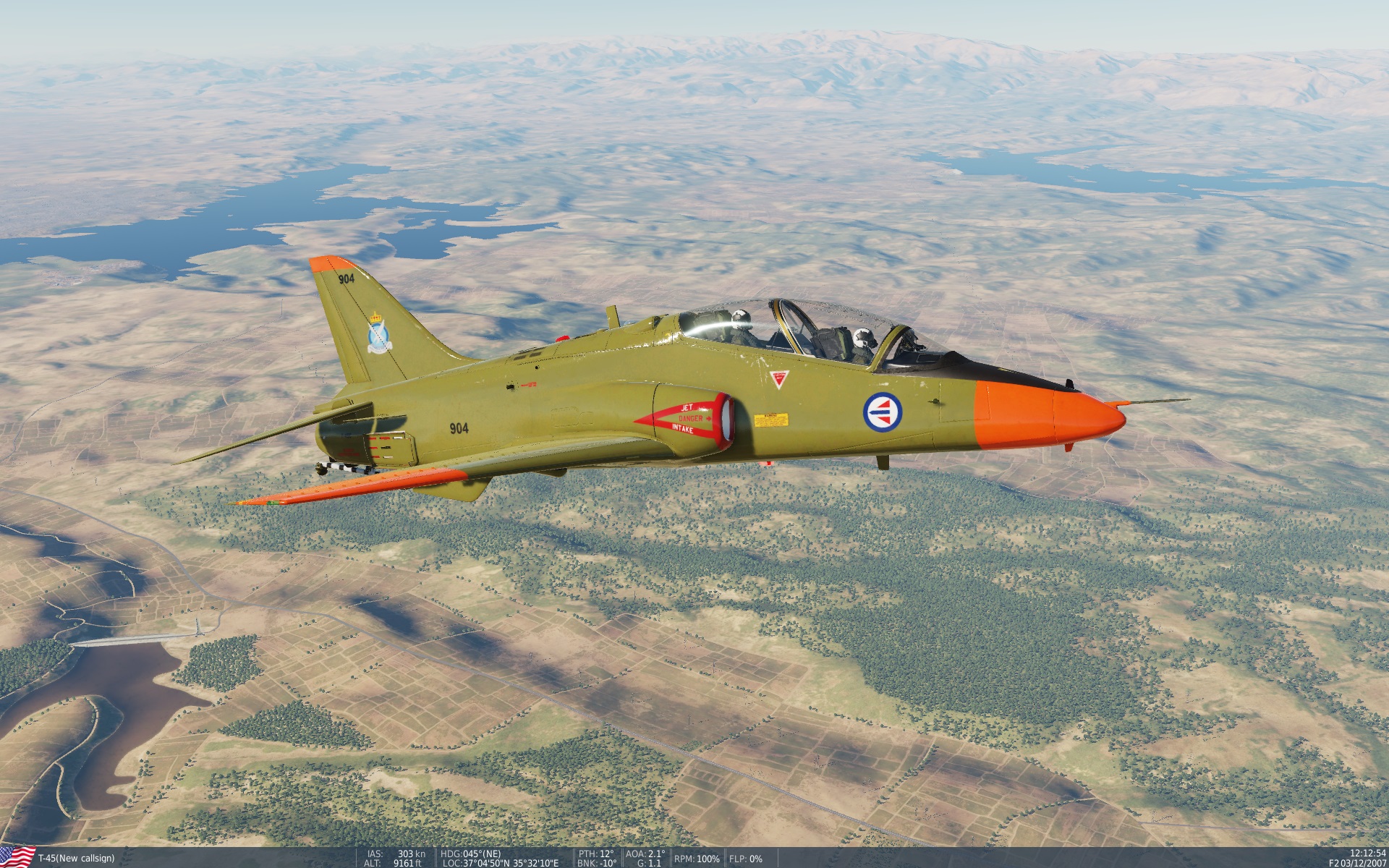The height and width of the screenshot is (868, 1389).
Task: Select the AOA: 2.1° readout
Action: coord(645,851)
